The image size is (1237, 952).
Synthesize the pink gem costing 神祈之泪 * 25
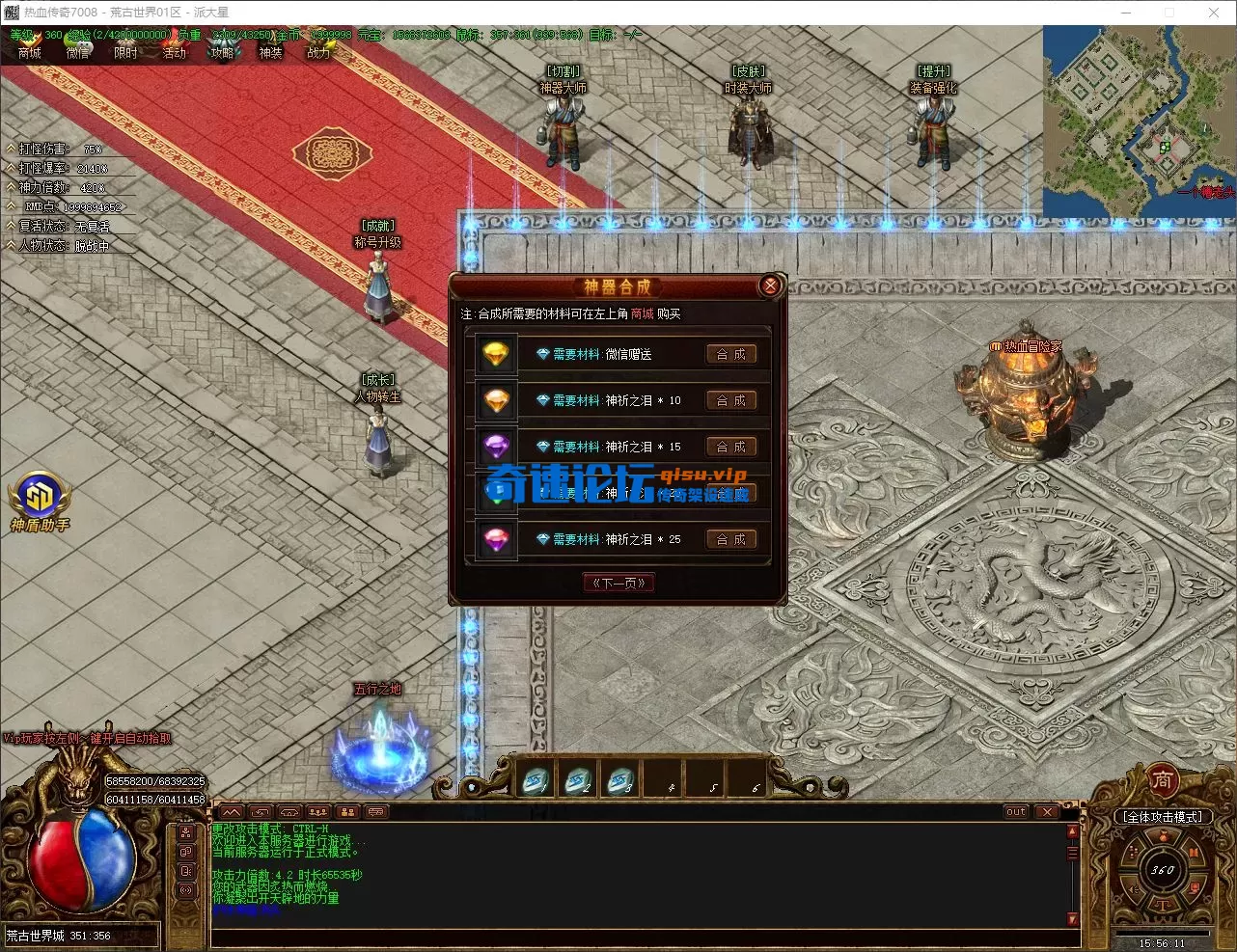[x=730, y=540]
